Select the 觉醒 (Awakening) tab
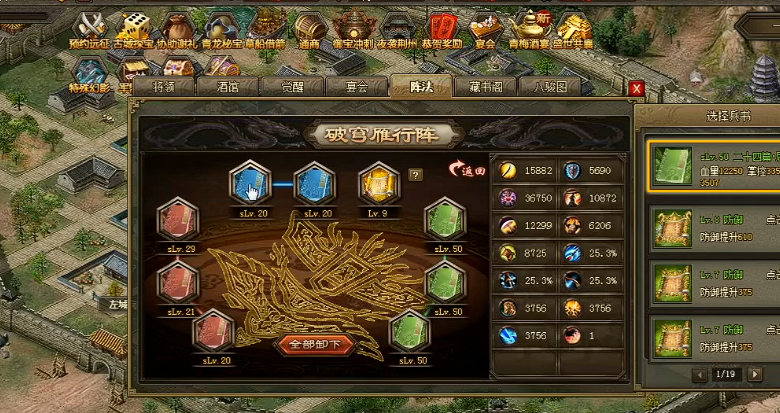Screen dimensions: 780x413 pyautogui.click(x=293, y=87)
